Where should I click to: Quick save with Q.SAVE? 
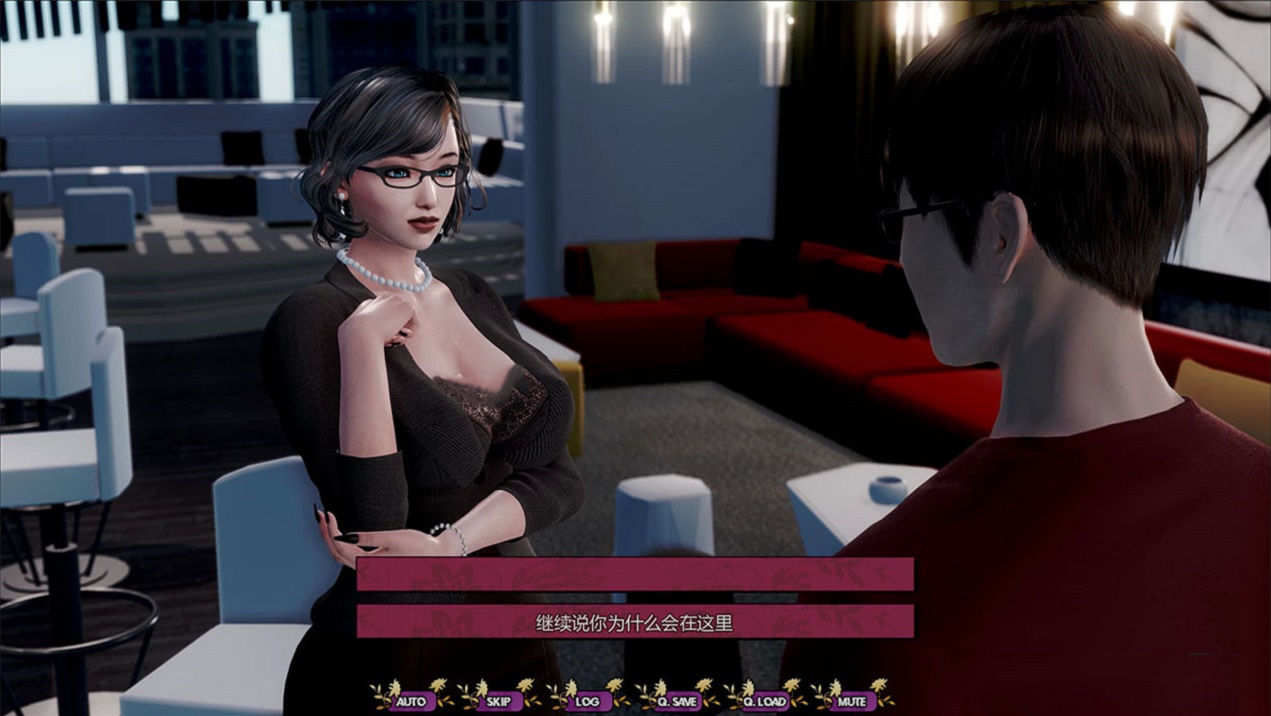677,701
